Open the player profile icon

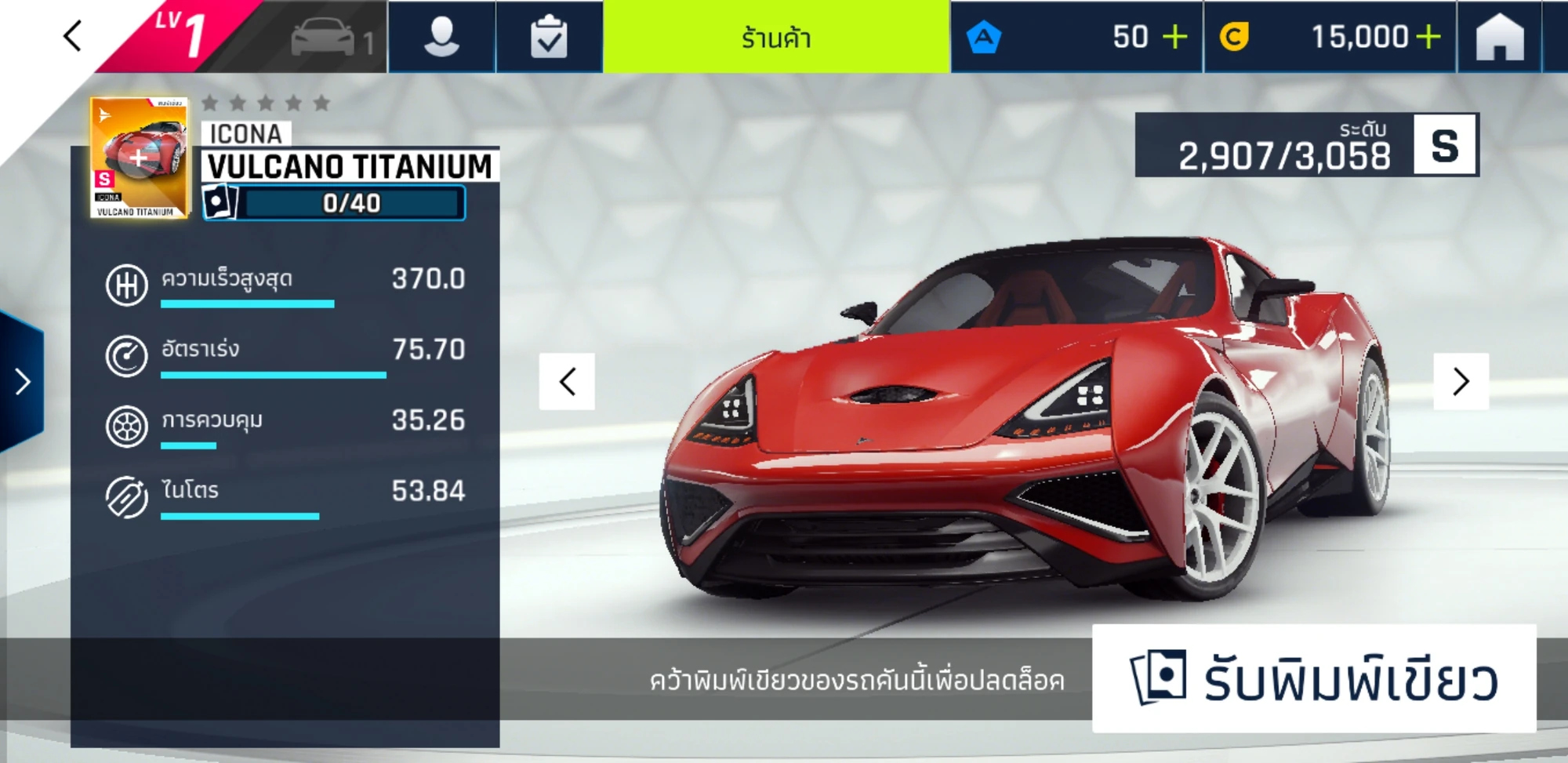tap(441, 35)
